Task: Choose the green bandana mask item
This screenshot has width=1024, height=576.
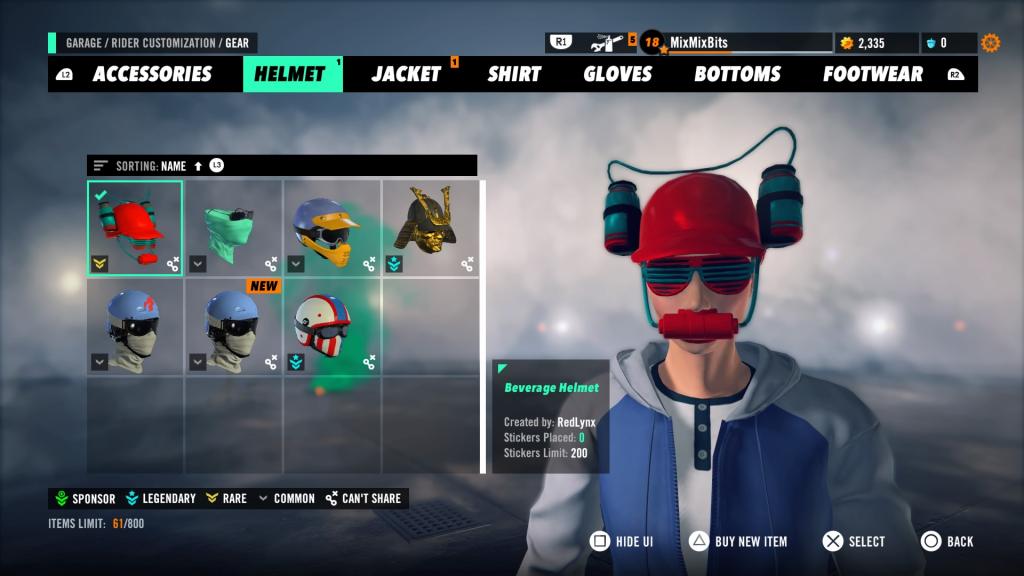Action: pos(233,228)
